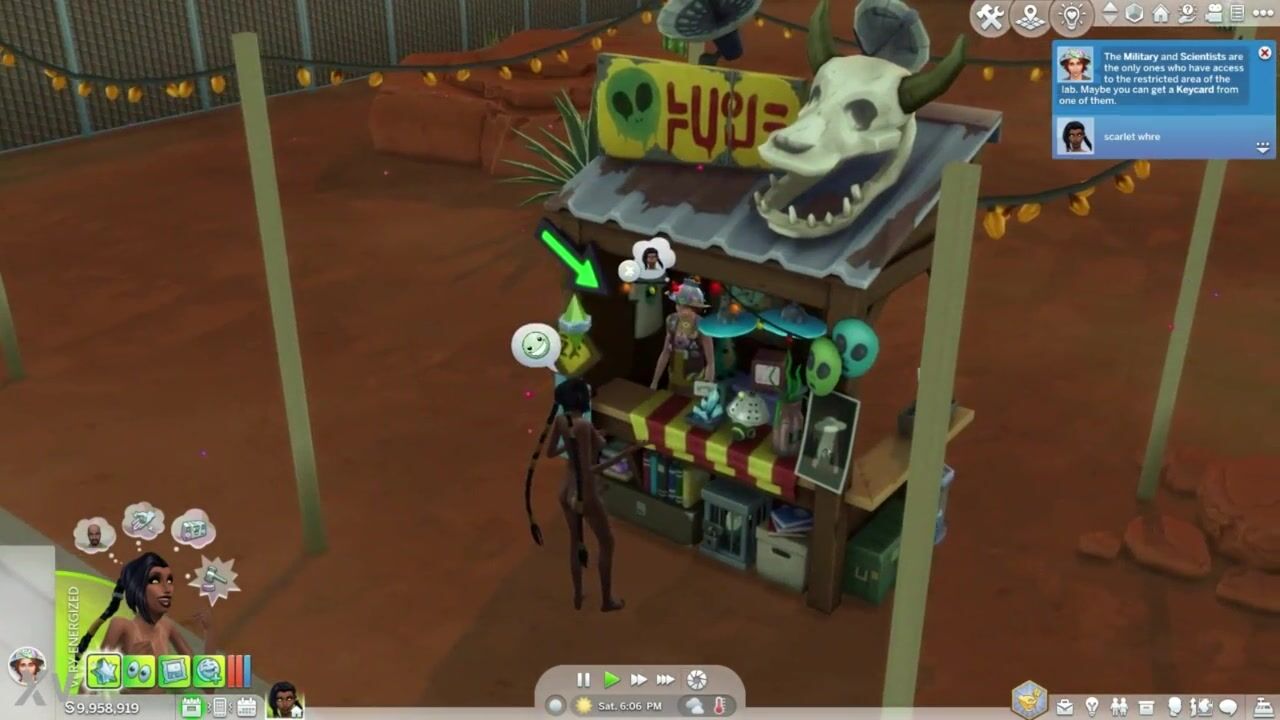Select the gavel burst whim bubble
Viewport: 1280px width, 720px height.
213,578
